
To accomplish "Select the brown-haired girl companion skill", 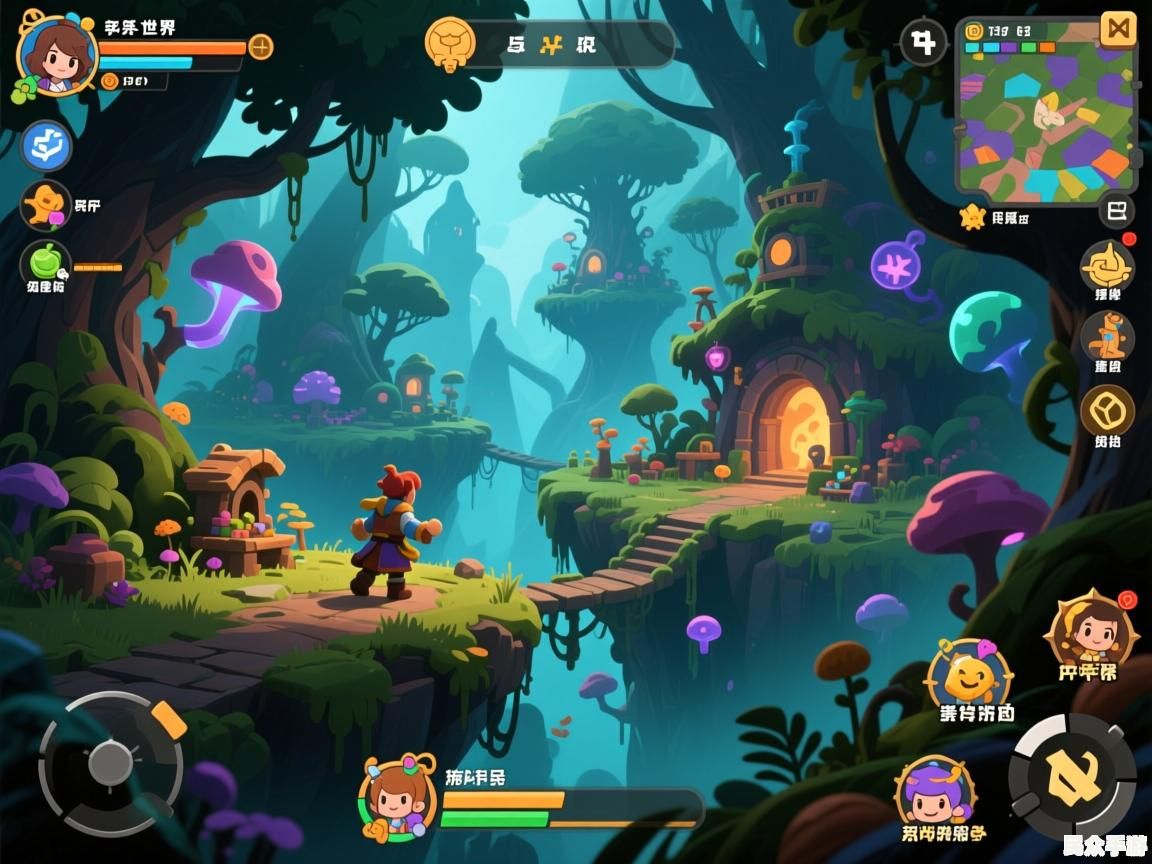I will [1088, 630].
